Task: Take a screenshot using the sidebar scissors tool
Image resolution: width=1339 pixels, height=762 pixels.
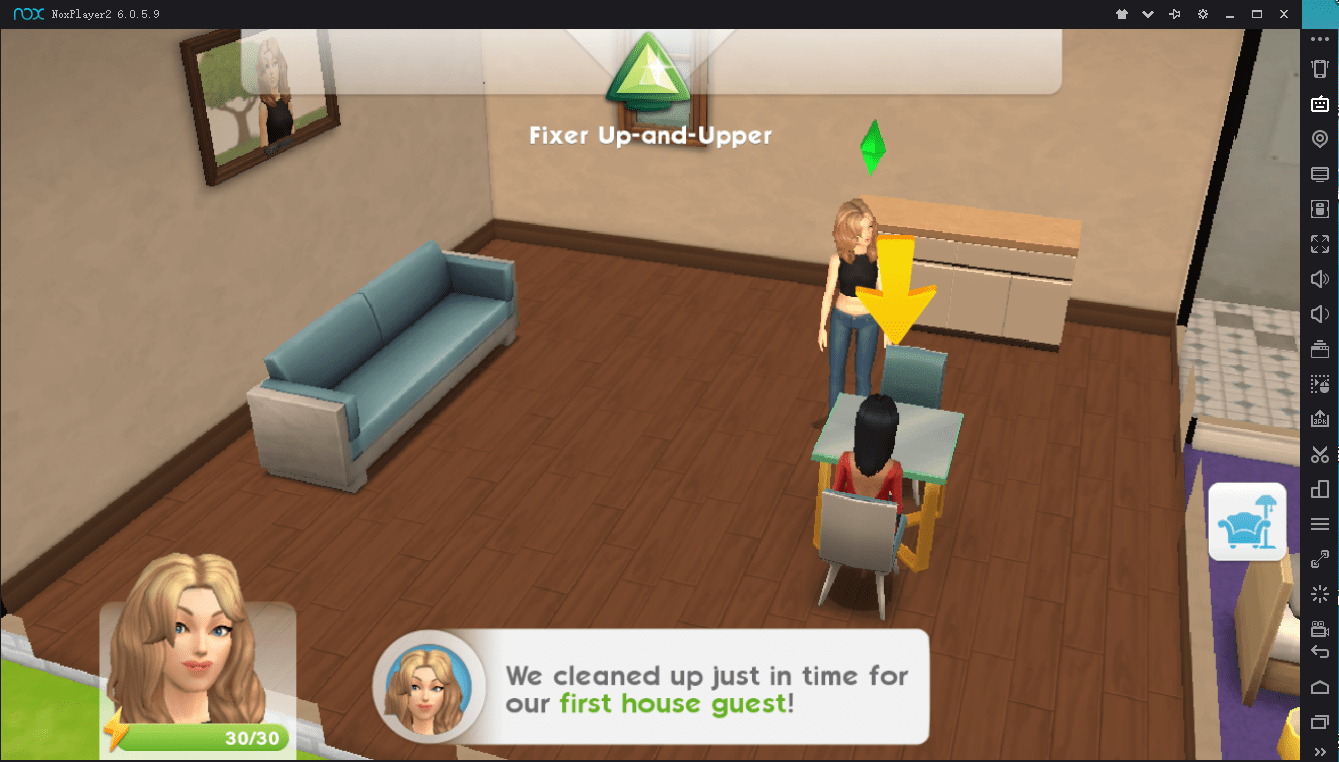Action: [1320, 453]
